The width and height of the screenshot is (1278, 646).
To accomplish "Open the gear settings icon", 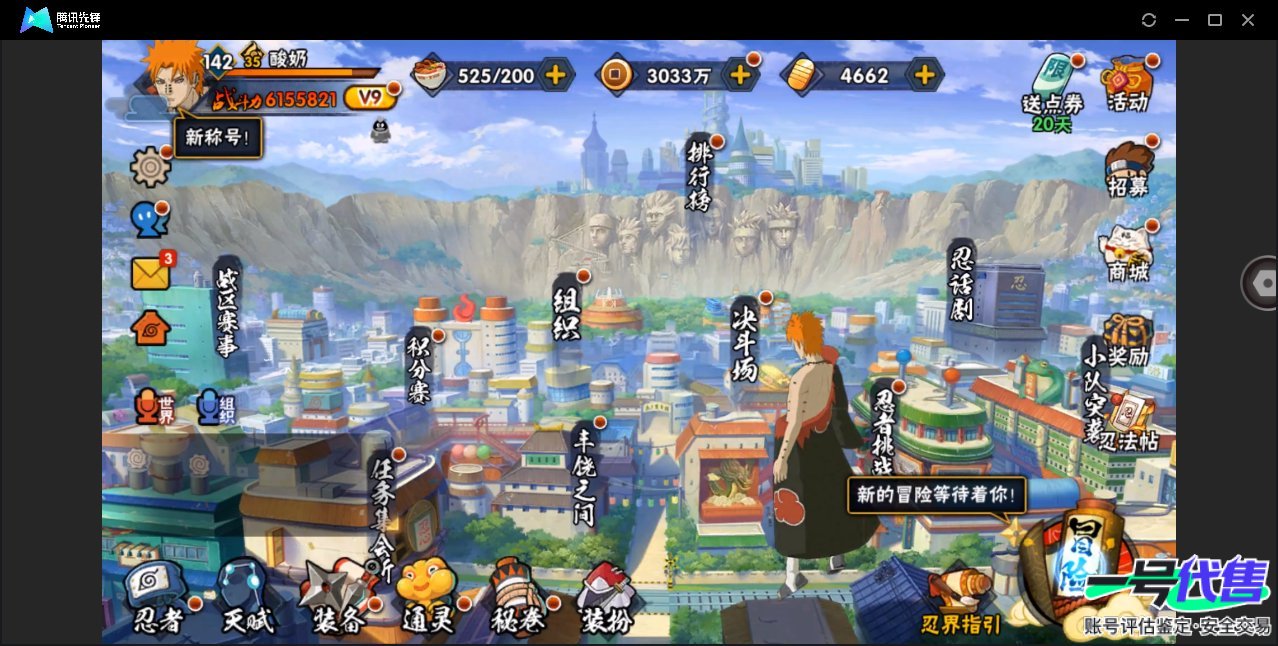I will pos(150,166).
